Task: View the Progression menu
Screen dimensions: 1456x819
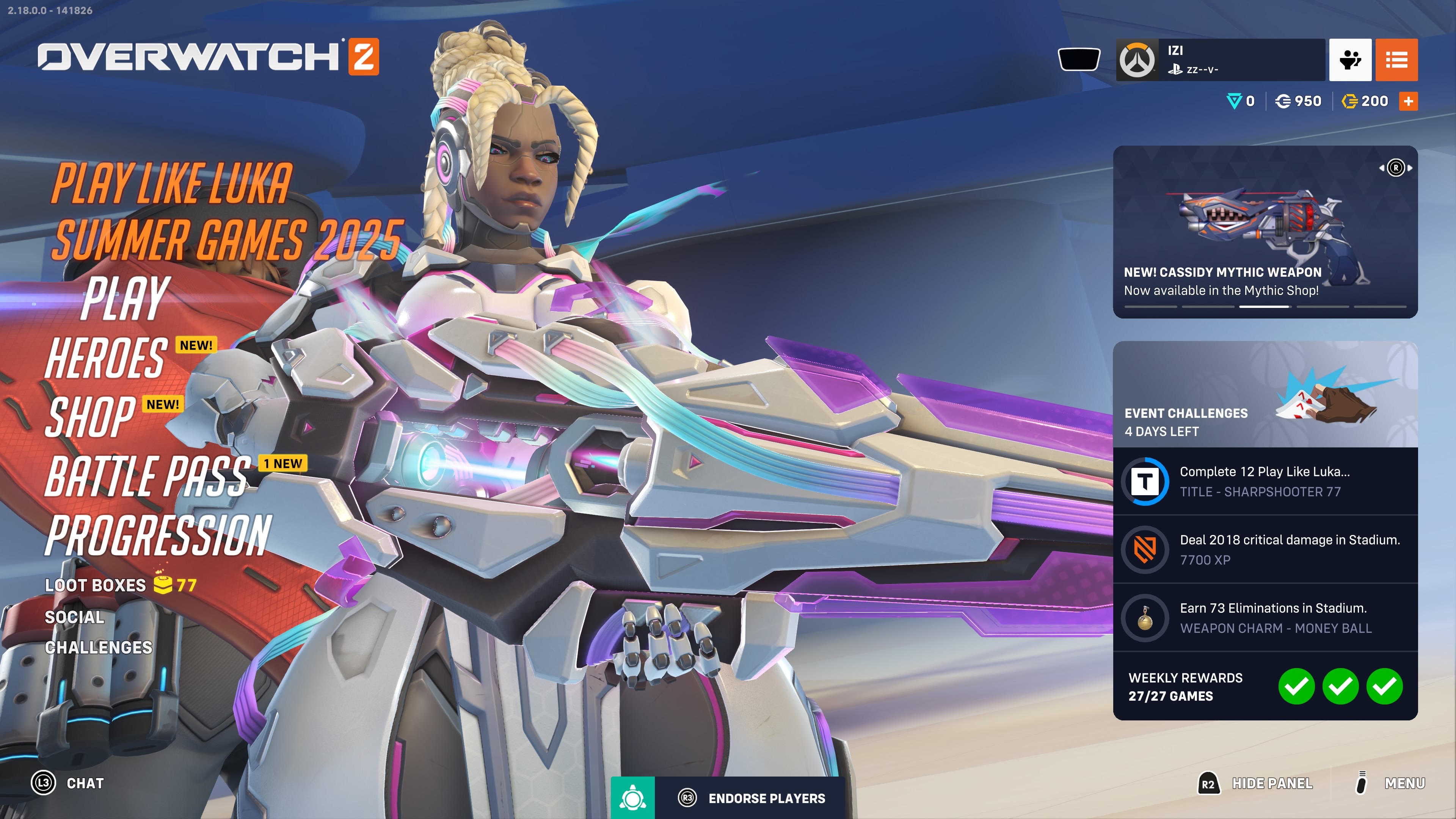Action: (x=158, y=535)
